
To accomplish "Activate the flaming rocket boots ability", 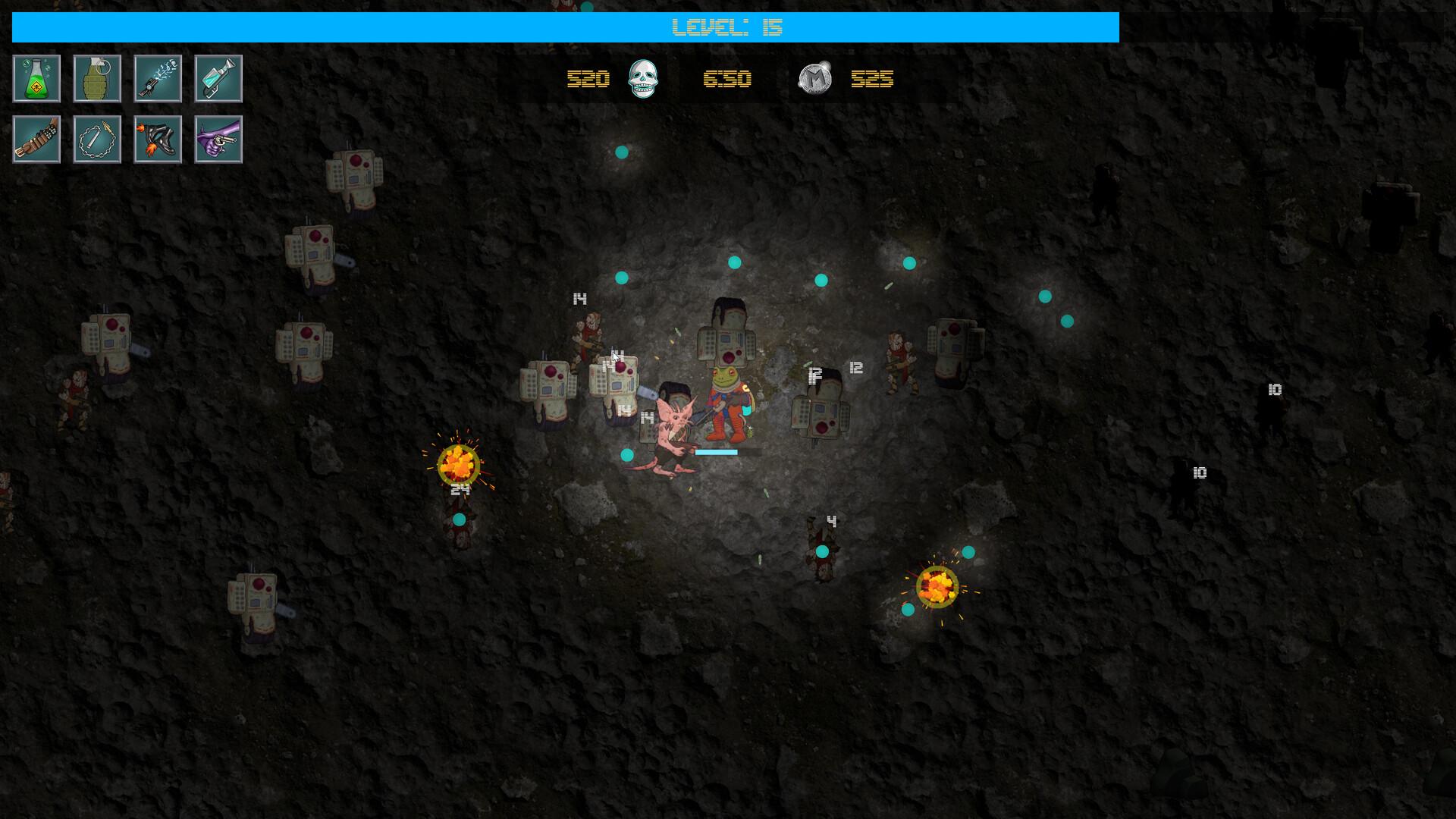I will pyautogui.click(x=158, y=139).
